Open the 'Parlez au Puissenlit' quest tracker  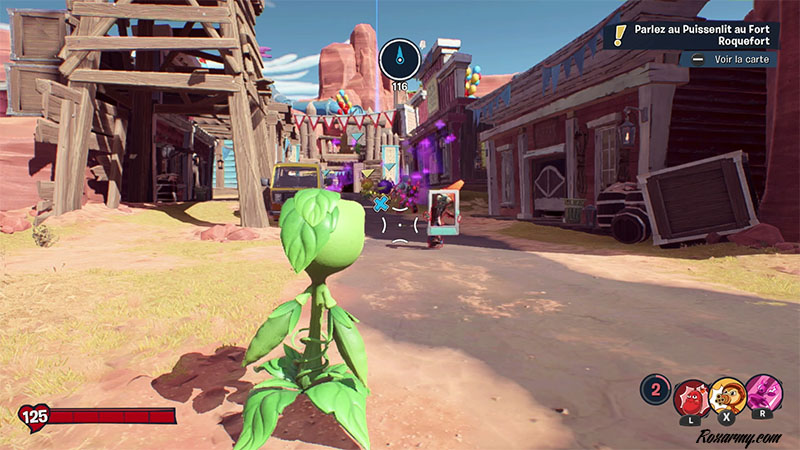point(698,35)
